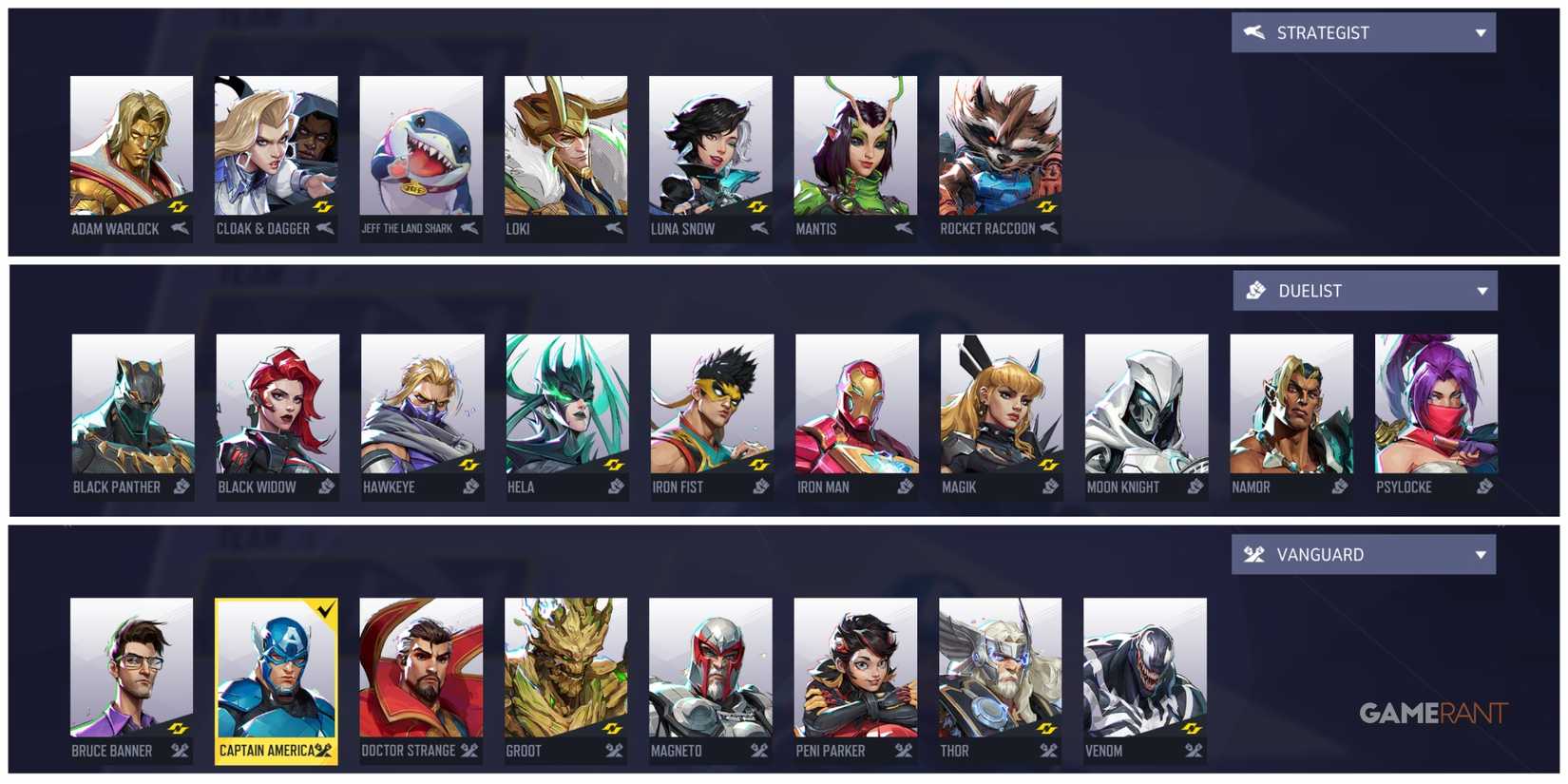The image size is (1568, 784).
Task: Click the Duelist fist icon in its dropdown header
Action: (1256, 290)
